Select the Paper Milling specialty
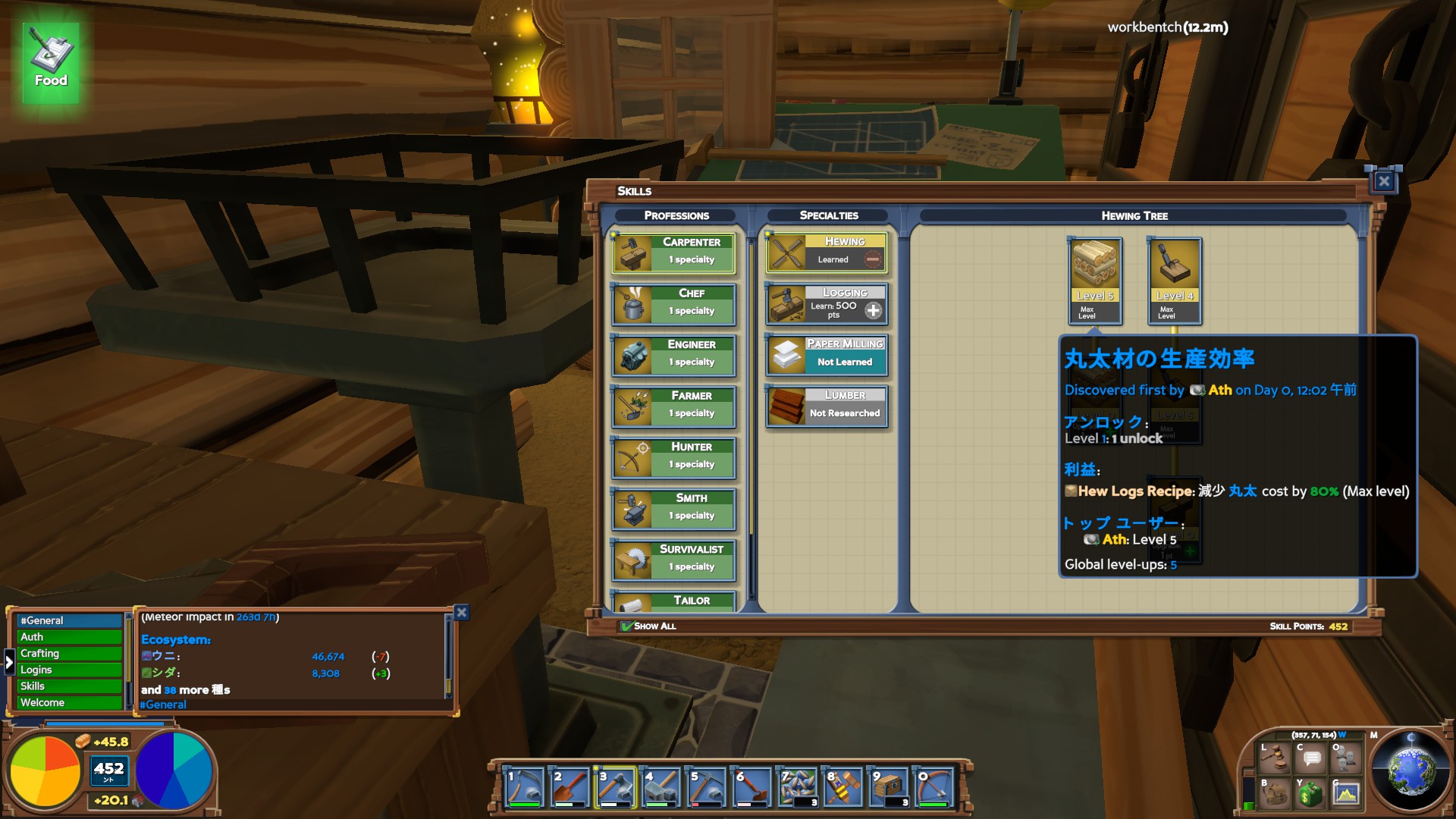Image resolution: width=1456 pixels, height=819 pixels. pyautogui.click(x=827, y=354)
